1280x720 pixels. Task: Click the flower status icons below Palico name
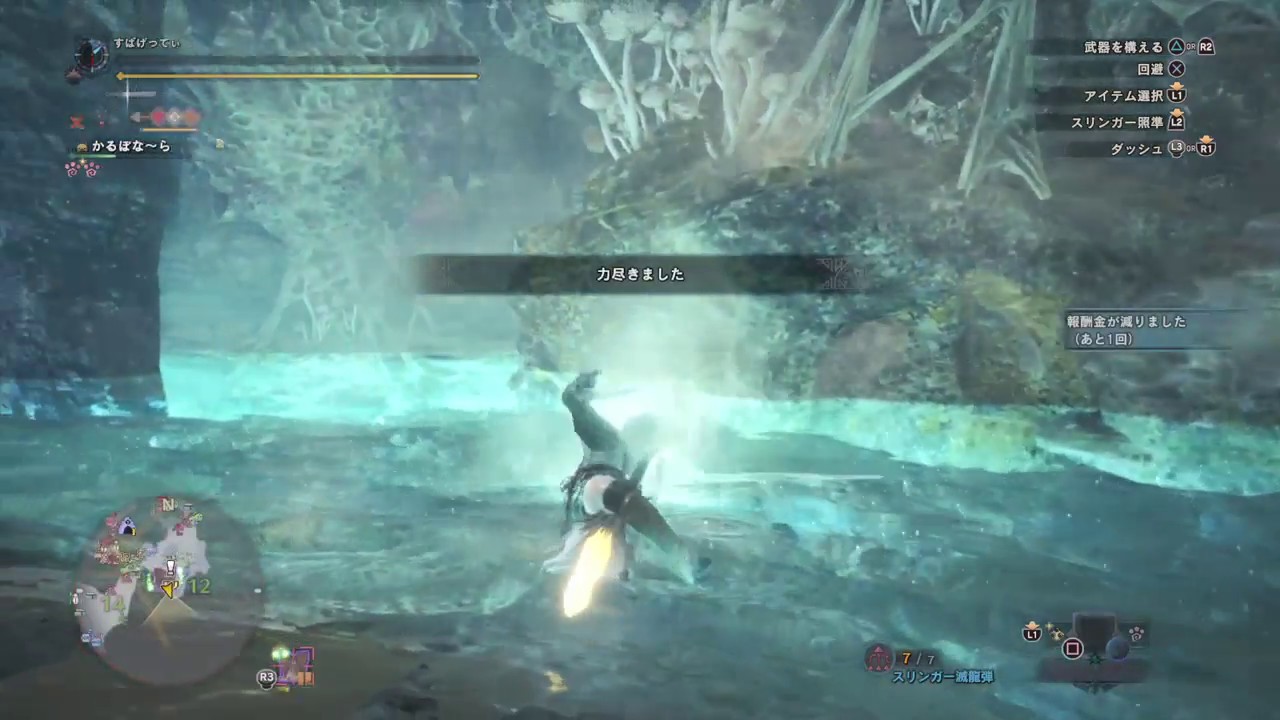click(x=84, y=170)
